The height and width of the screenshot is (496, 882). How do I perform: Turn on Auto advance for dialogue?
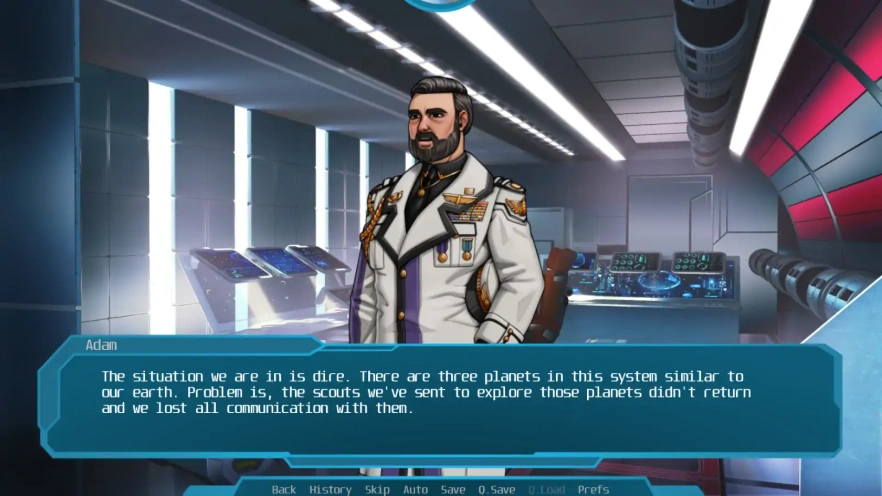pos(415,490)
